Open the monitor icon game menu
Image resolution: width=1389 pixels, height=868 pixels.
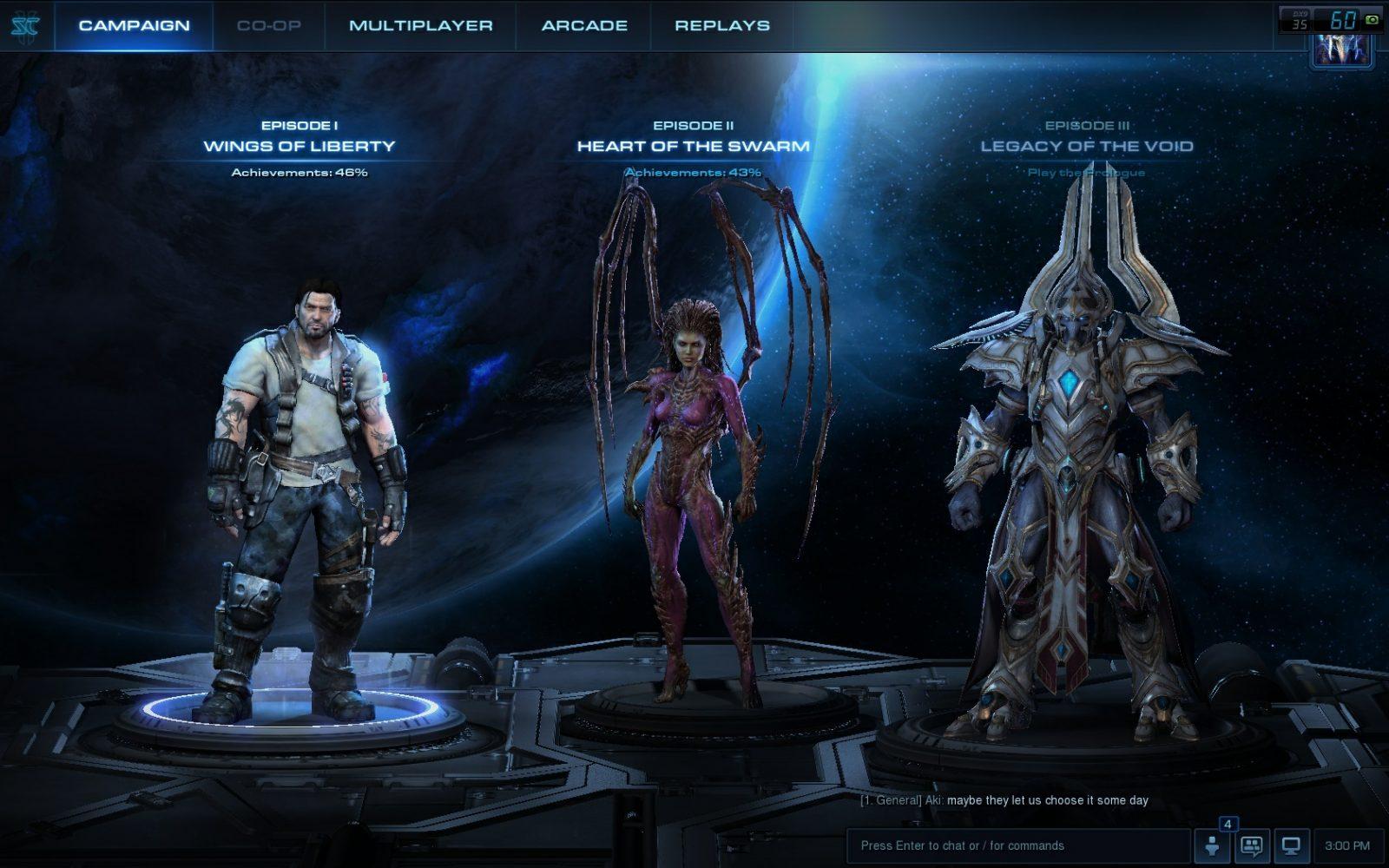pyautogui.click(x=1292, y=845)
